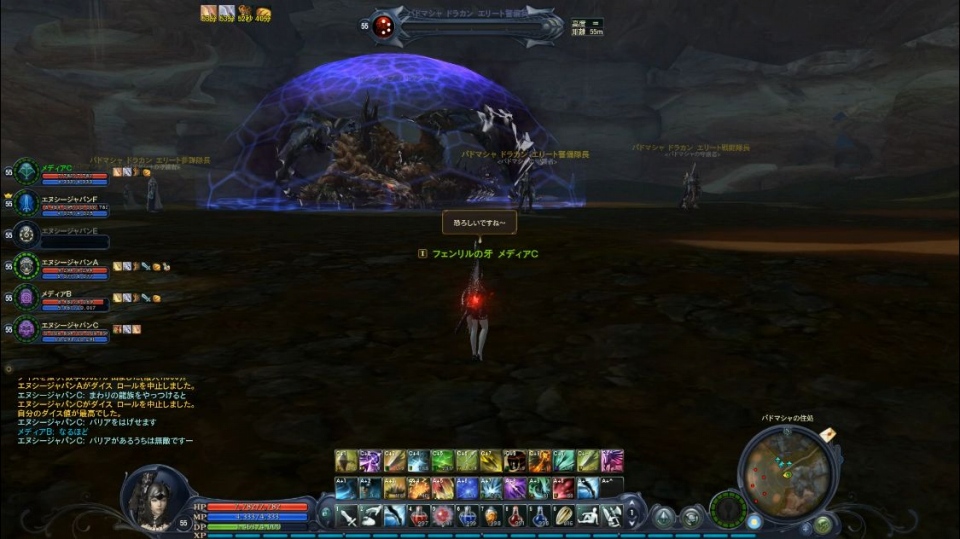Use the sword attack skill in slot 1
Screen dimensions: 960x539
pyautogui.click(x=346, y=516)
